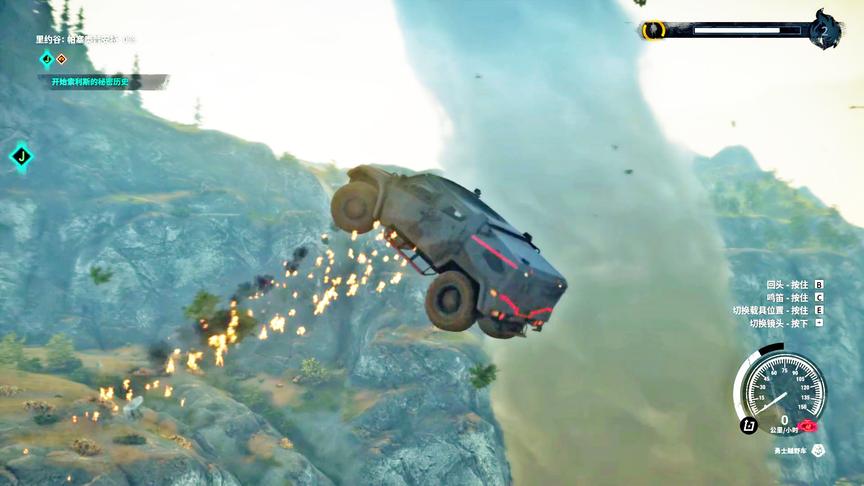Click the red badge under the speedometer
864x486 pixels.
pyautogui.click(x=805, y=426)
